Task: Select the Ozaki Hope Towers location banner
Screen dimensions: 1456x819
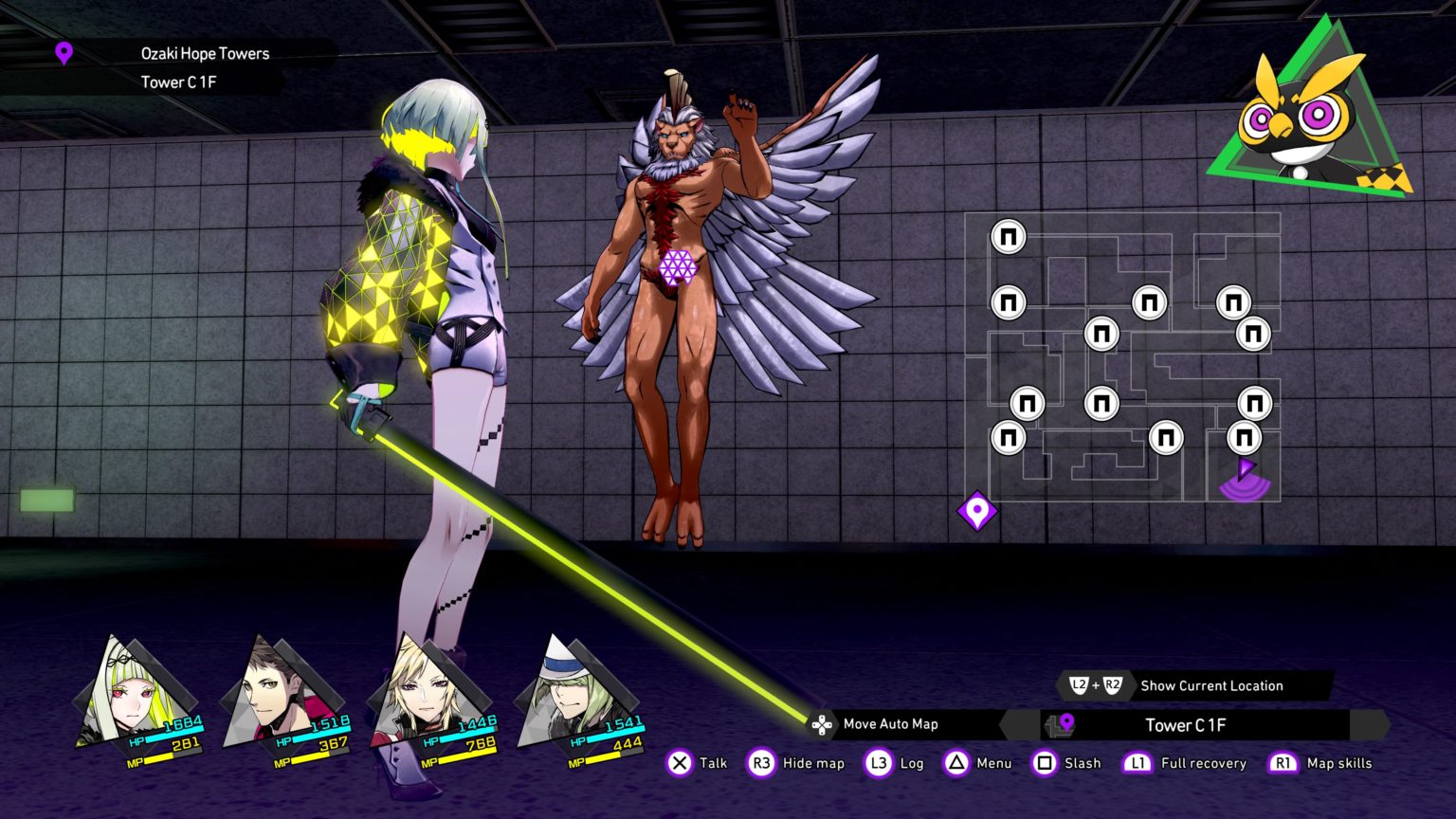Action: (x=205, y=53)
